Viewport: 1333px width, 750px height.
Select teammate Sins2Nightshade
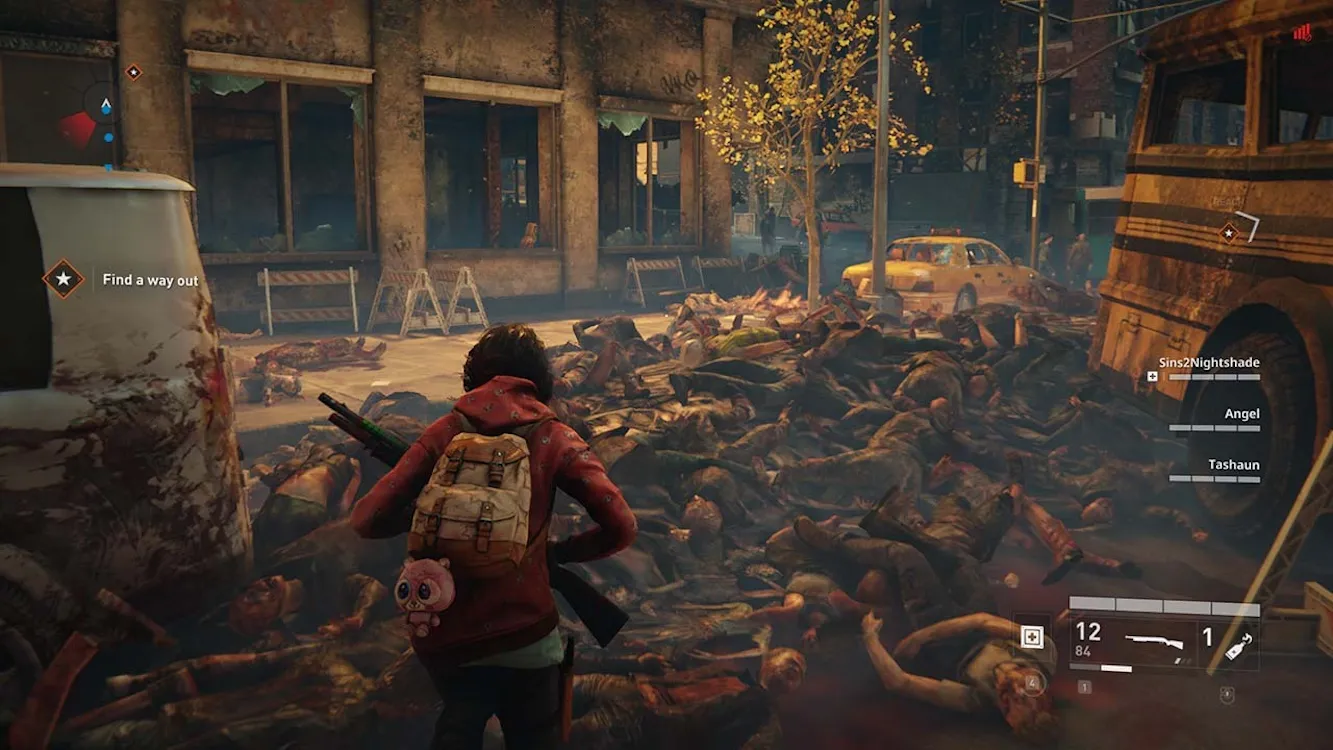coord(1214,362)
